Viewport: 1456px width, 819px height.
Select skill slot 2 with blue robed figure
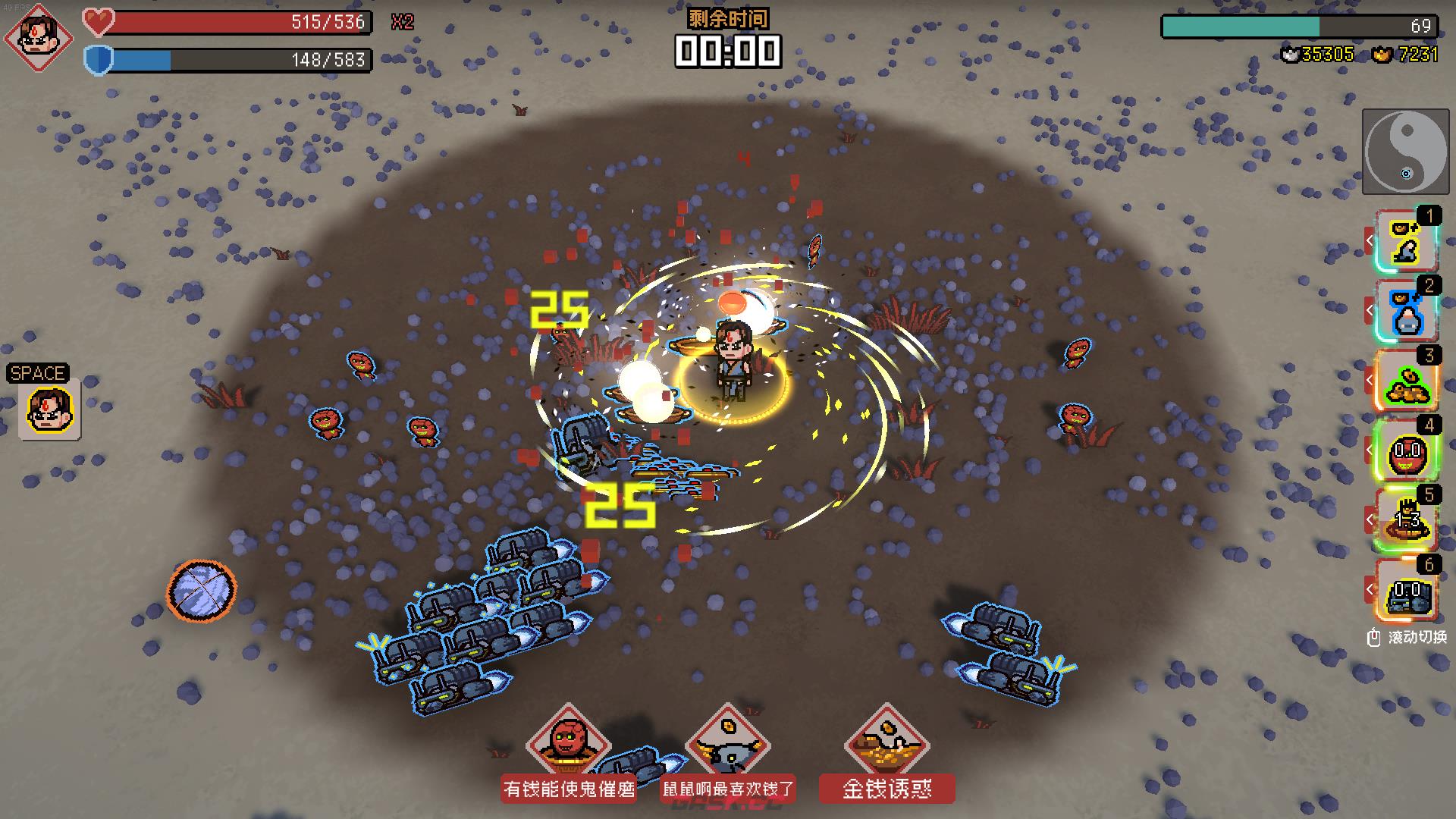click(1407, 311)
